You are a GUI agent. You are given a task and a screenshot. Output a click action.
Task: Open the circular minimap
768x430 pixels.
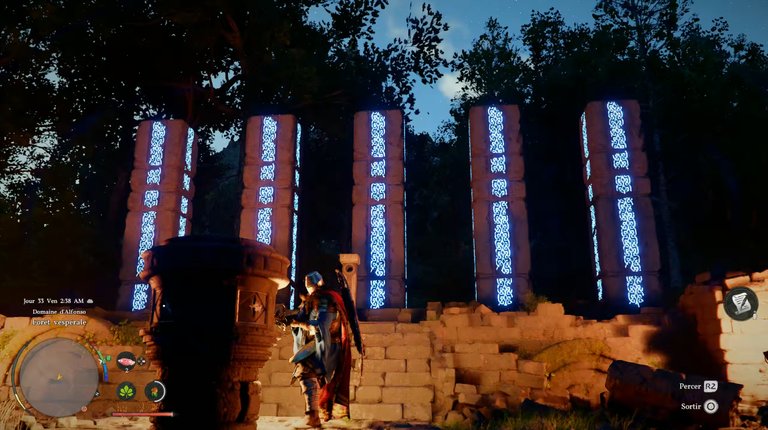point(59,377)
